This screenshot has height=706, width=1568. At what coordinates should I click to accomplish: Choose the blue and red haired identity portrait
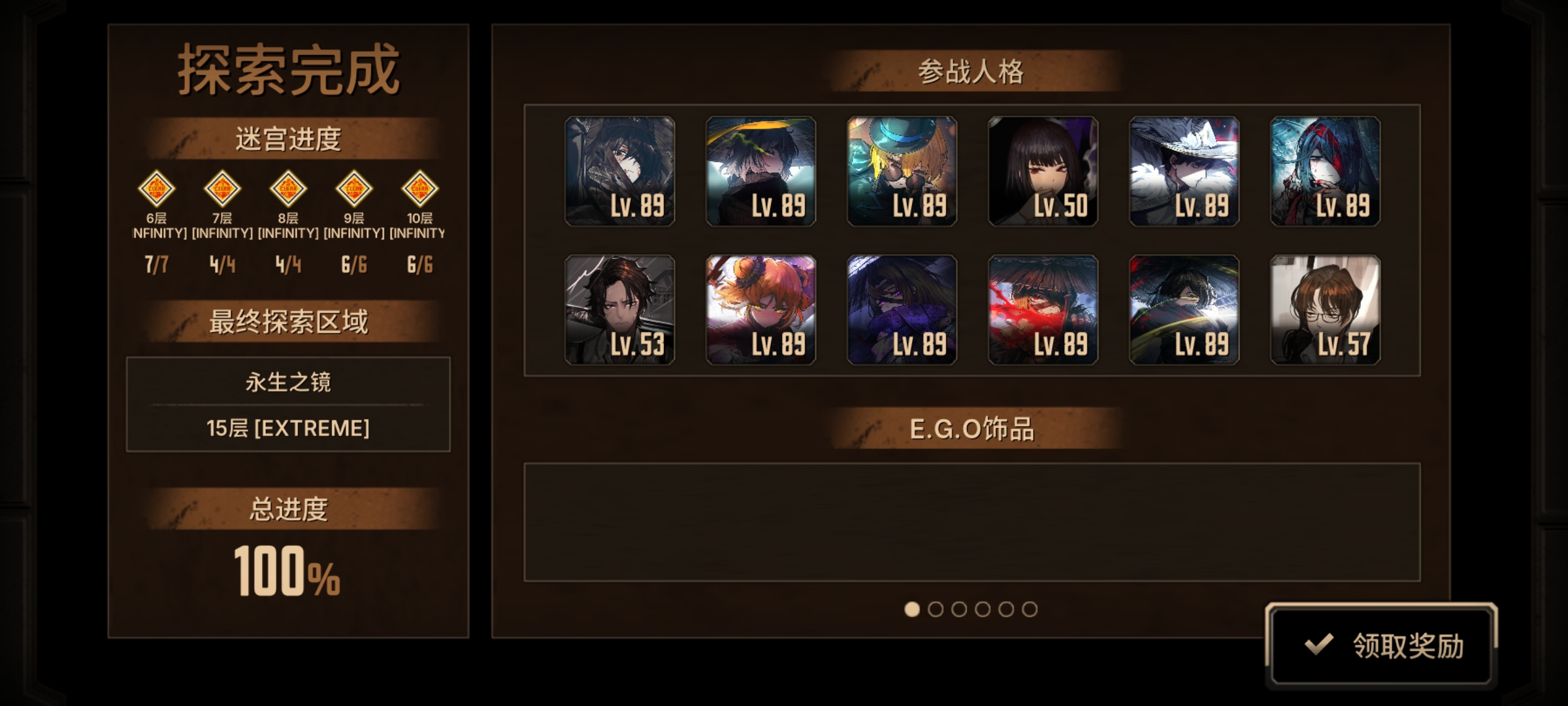pos(1325,171)
